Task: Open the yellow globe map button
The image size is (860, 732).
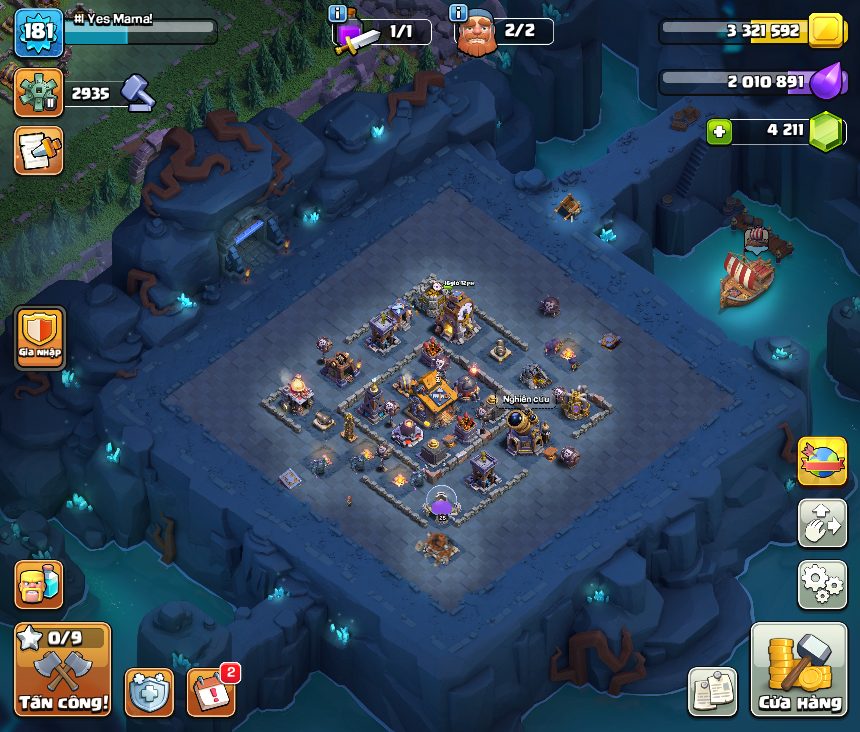Action: point(822,461)
